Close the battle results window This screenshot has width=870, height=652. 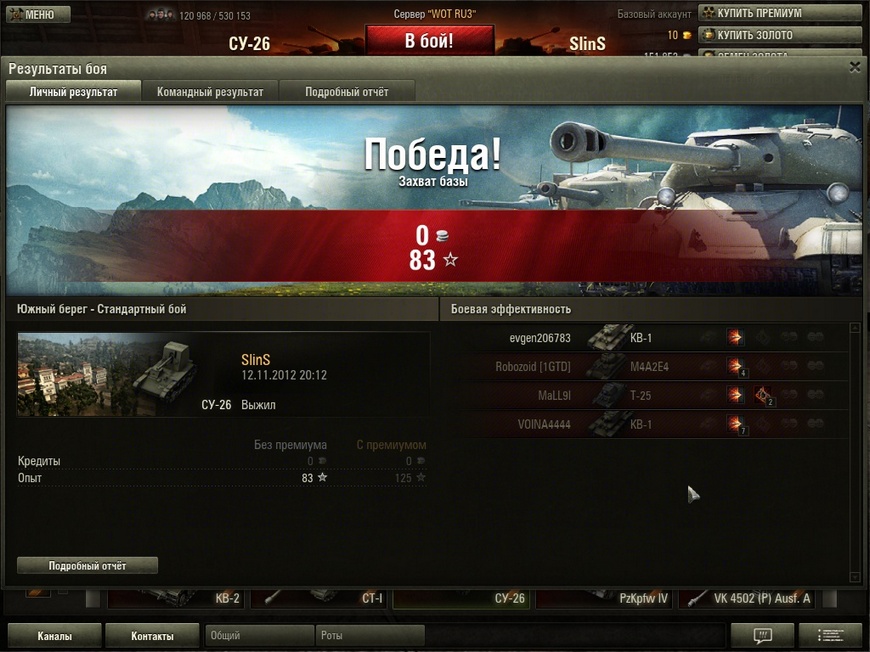[854, 67]
